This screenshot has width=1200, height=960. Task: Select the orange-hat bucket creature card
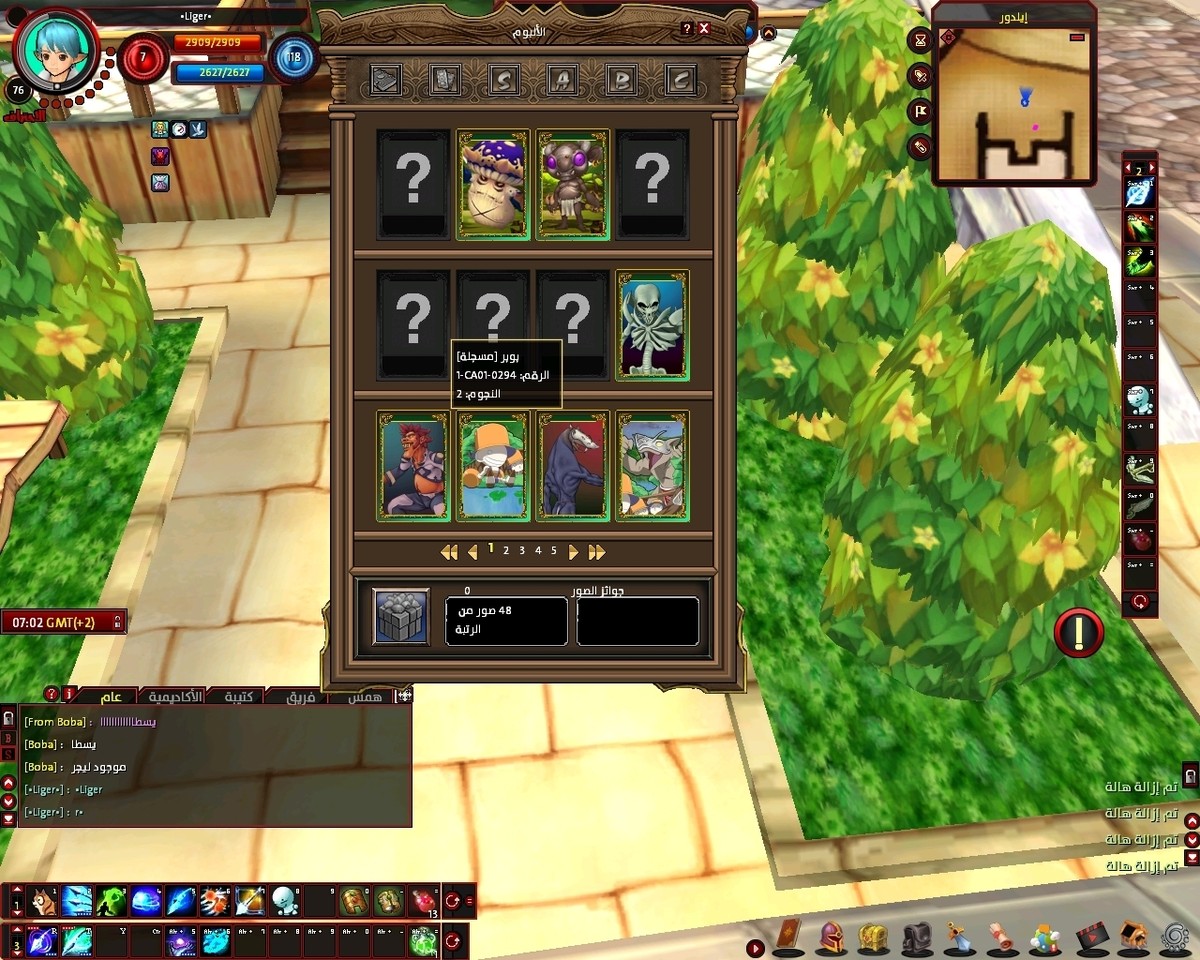[x=492, y=465]
